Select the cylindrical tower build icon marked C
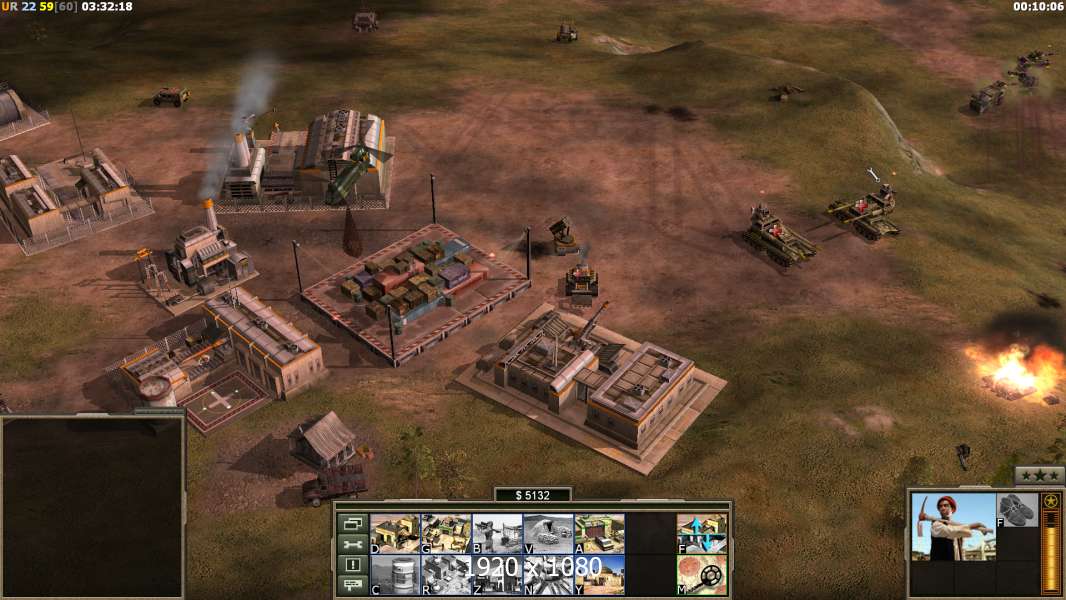 (x=395, y=575)
